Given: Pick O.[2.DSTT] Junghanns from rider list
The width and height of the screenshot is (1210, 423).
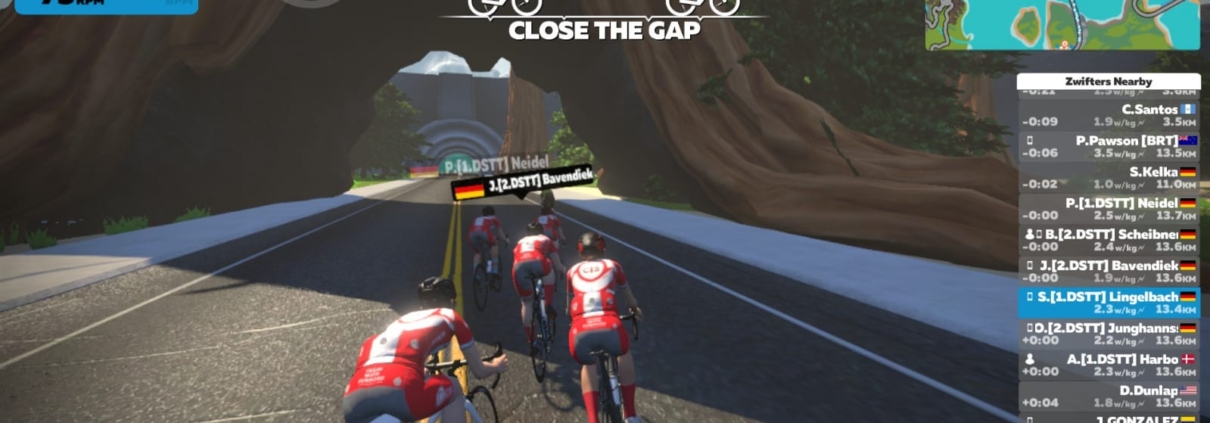Looking at the screenshot, I should pyautogui.click(x=1109, y=334).
